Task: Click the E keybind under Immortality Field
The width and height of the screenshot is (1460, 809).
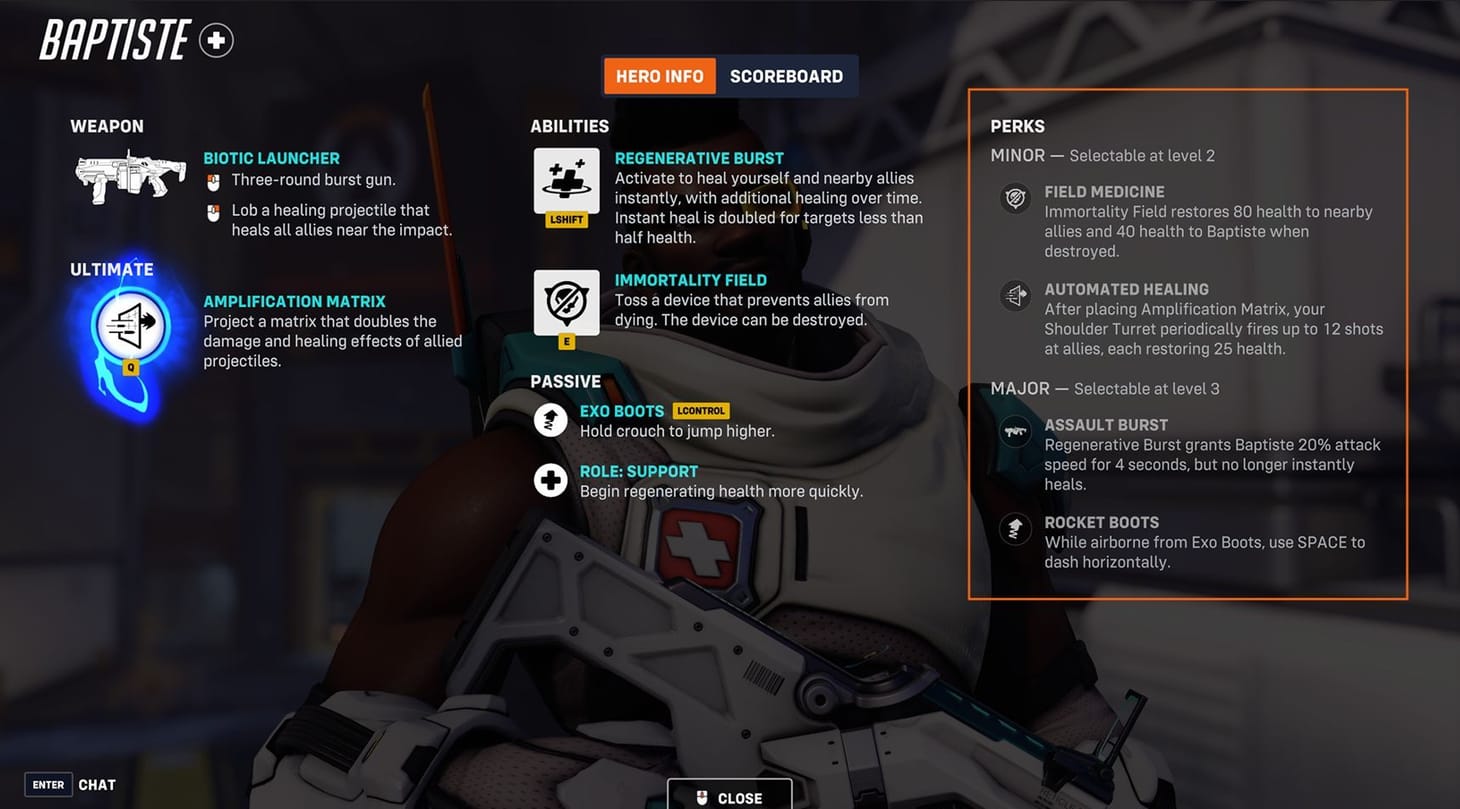Action: pyautogui.click(x=567, y=340)
